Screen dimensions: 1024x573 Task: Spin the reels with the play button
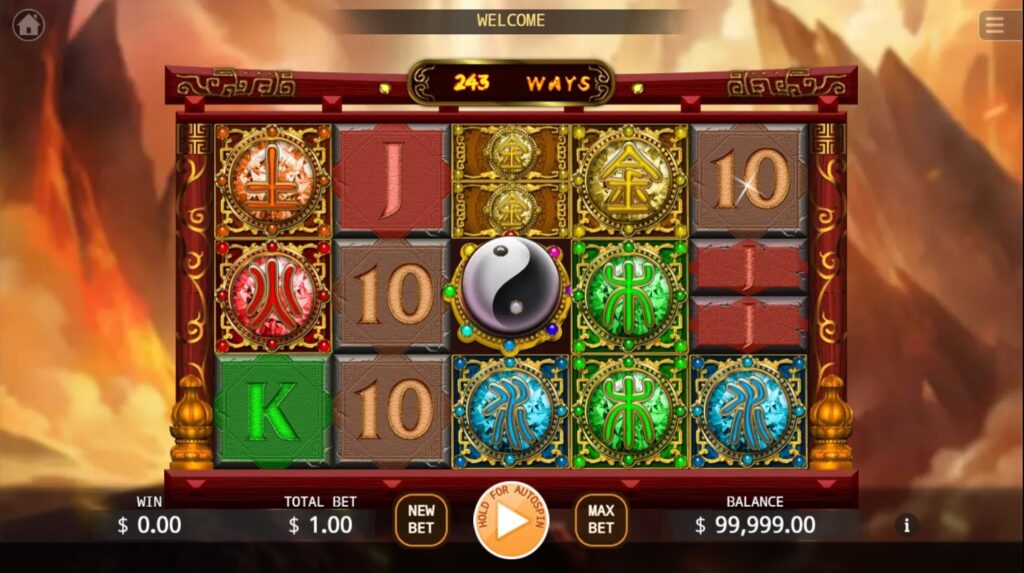click(511, 521)
